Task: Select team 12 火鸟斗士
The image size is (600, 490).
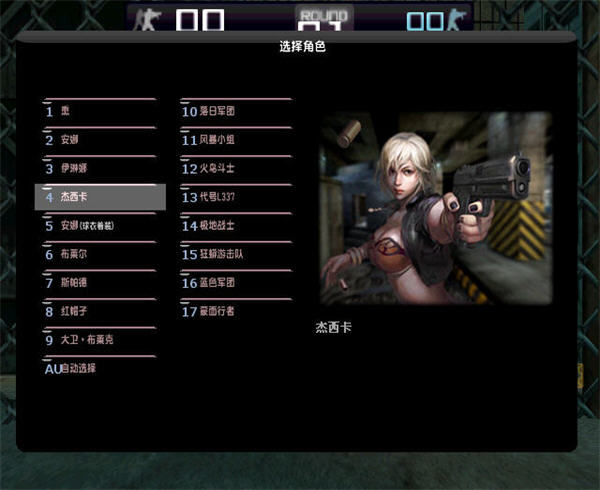Action: (236, 169)
